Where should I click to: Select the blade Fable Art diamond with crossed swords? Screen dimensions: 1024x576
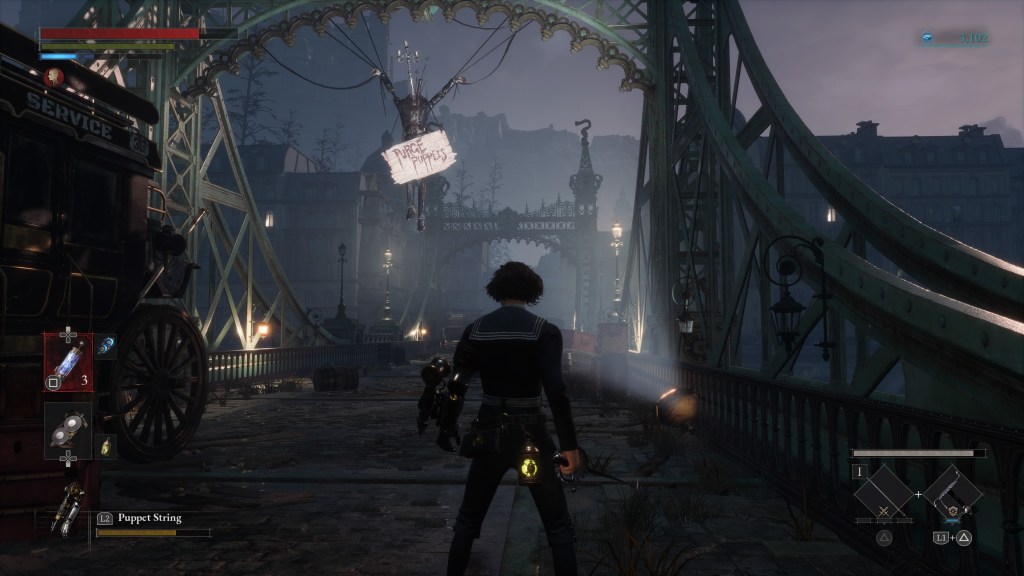point(883,495)
